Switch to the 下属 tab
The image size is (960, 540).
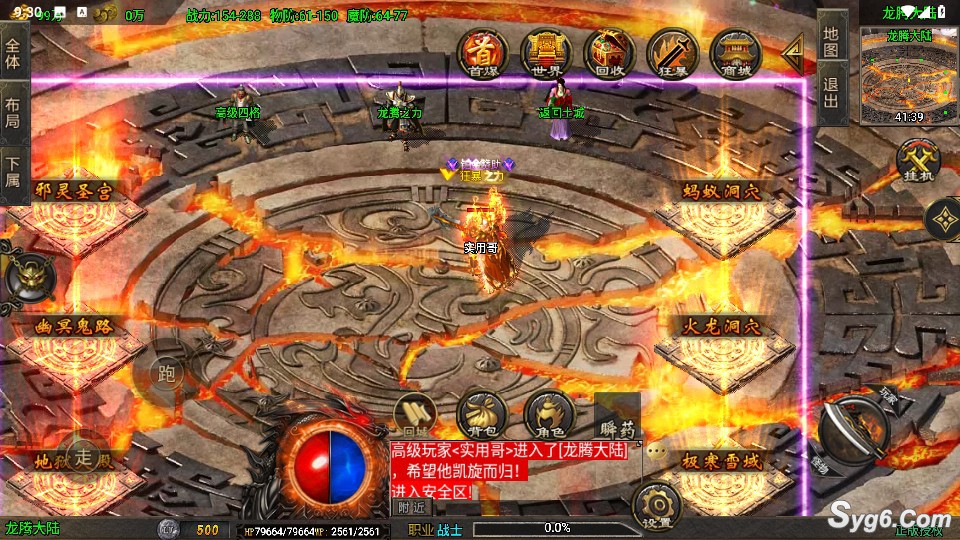coord(14,172)
